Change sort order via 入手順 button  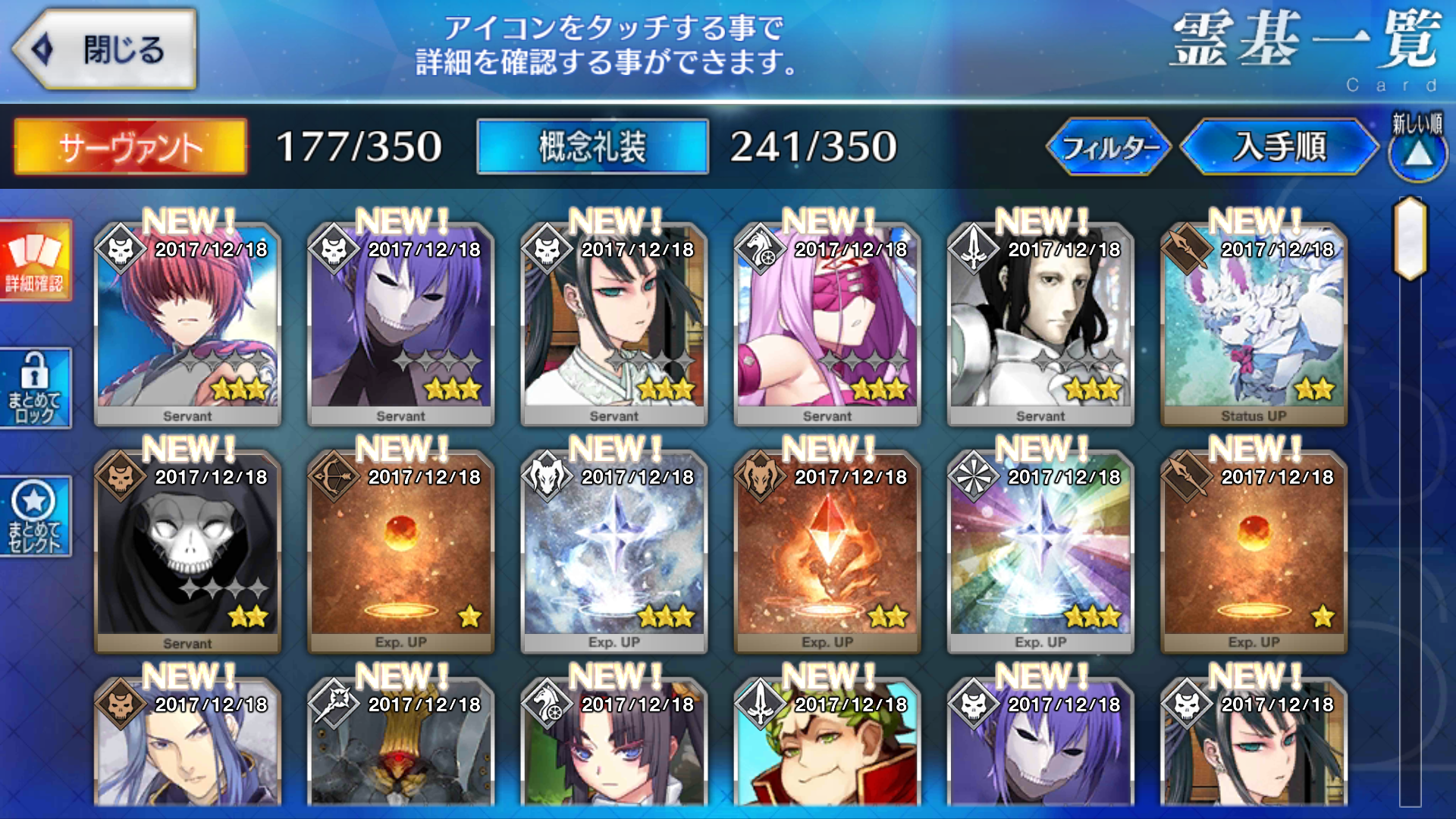(x=1279, y=146)
